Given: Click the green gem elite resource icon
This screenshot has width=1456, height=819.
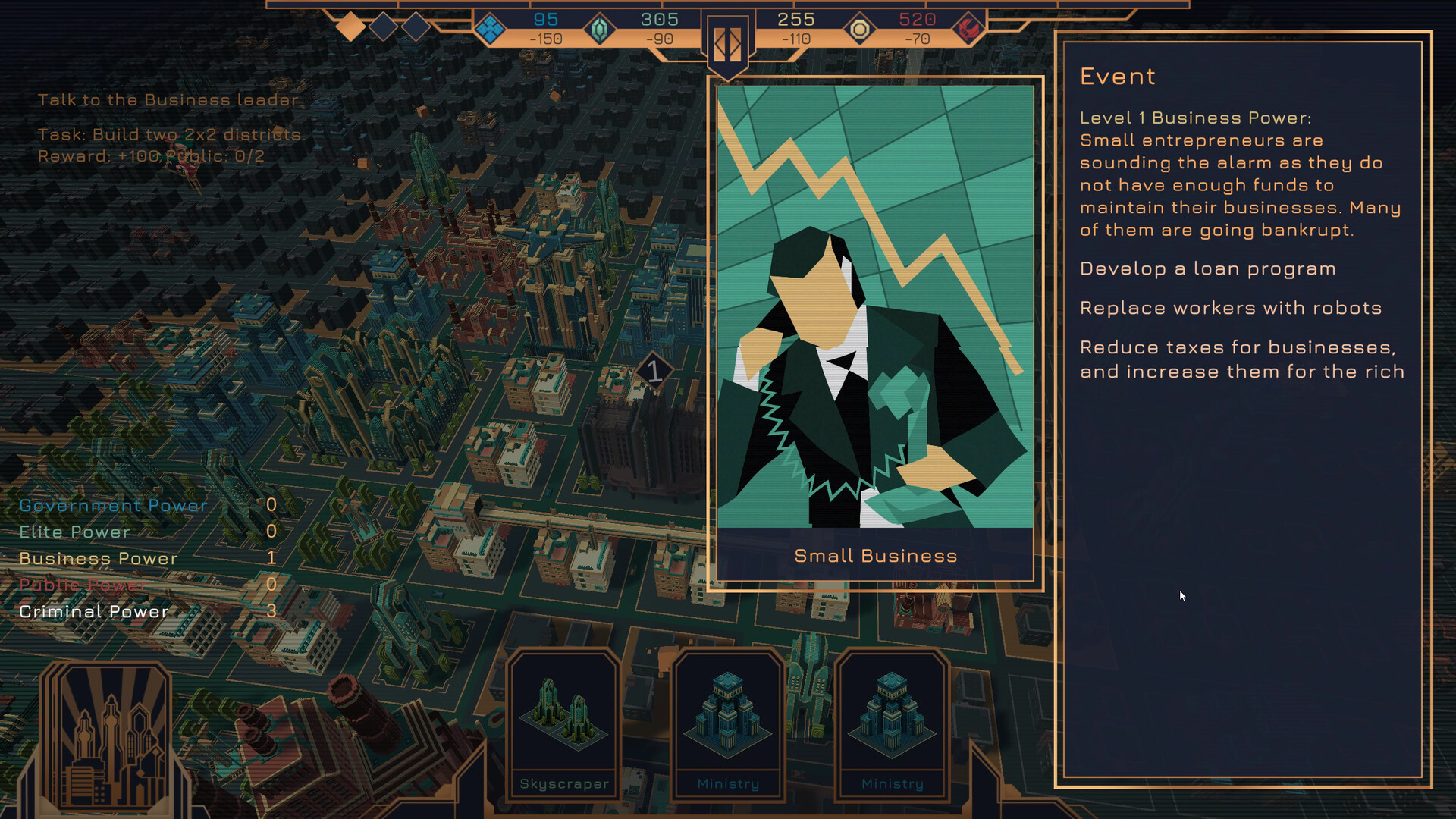Looking at the screenshot, I should click(599, 30).
